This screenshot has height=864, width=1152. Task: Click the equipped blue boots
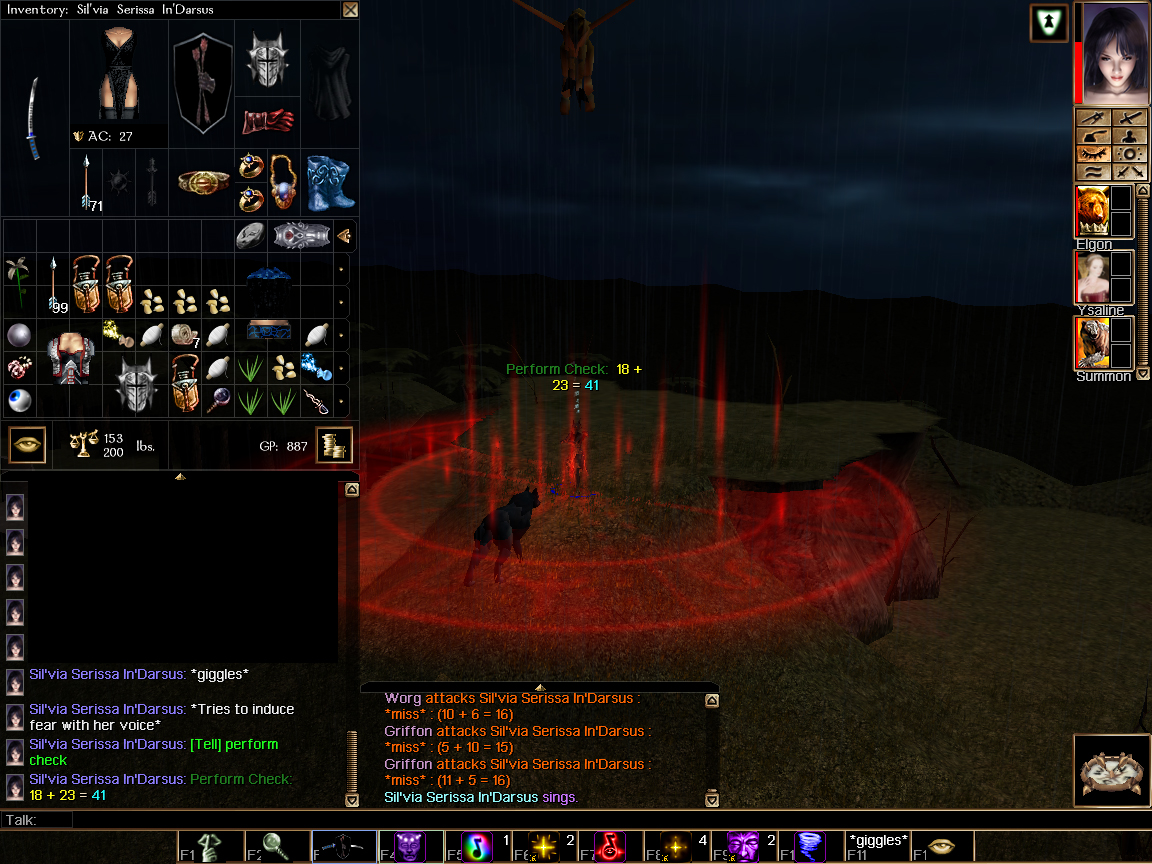tap(331, 182)
